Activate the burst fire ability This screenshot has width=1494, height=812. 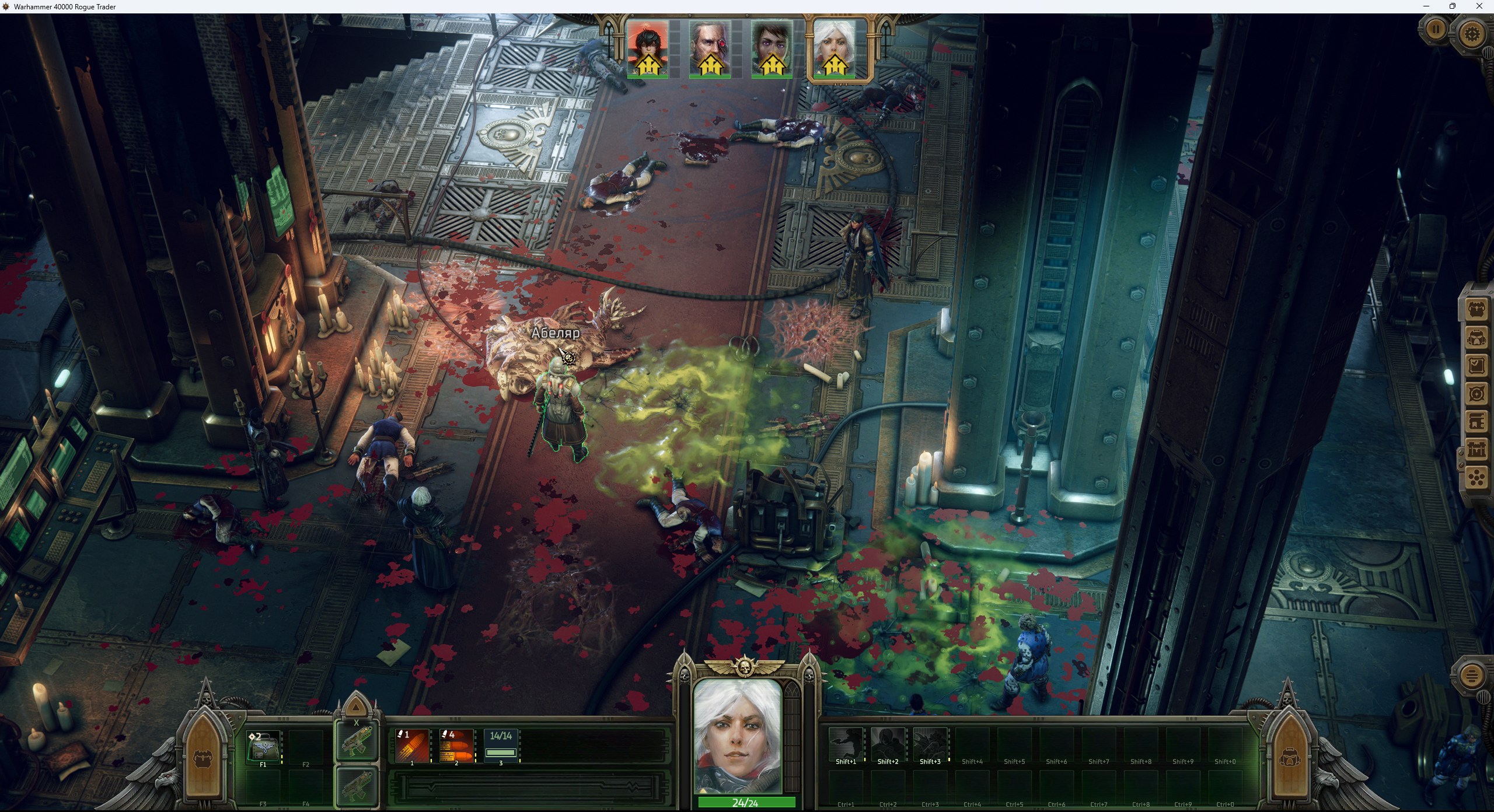click(x=456, y=746)
